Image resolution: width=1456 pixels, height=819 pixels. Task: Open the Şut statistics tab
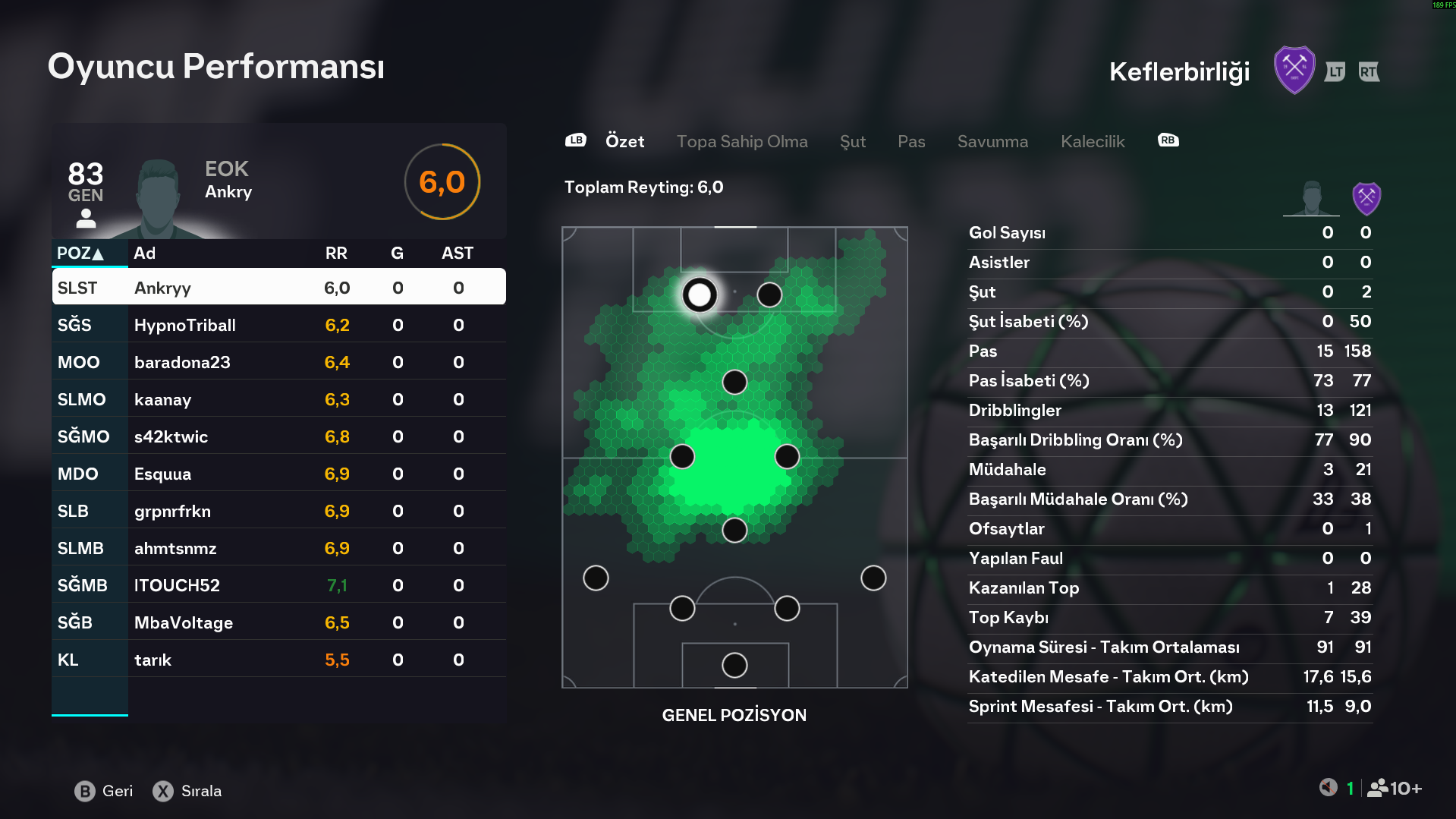click(852, 142)
